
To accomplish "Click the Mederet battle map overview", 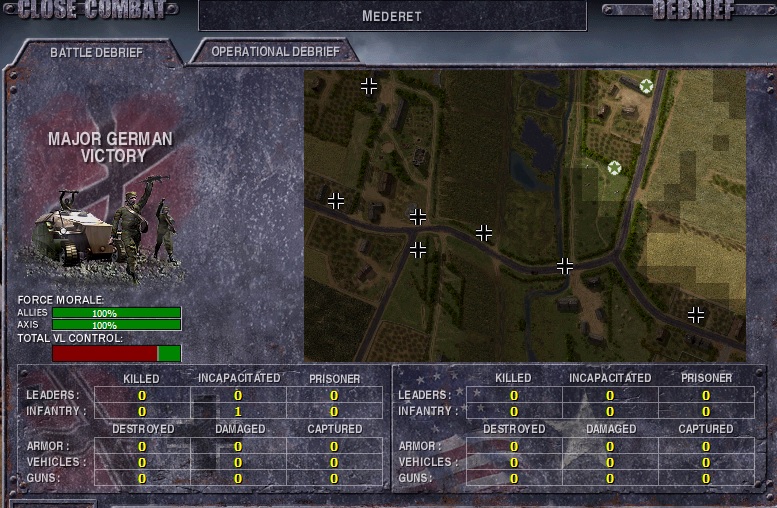I will click(525, 215).
